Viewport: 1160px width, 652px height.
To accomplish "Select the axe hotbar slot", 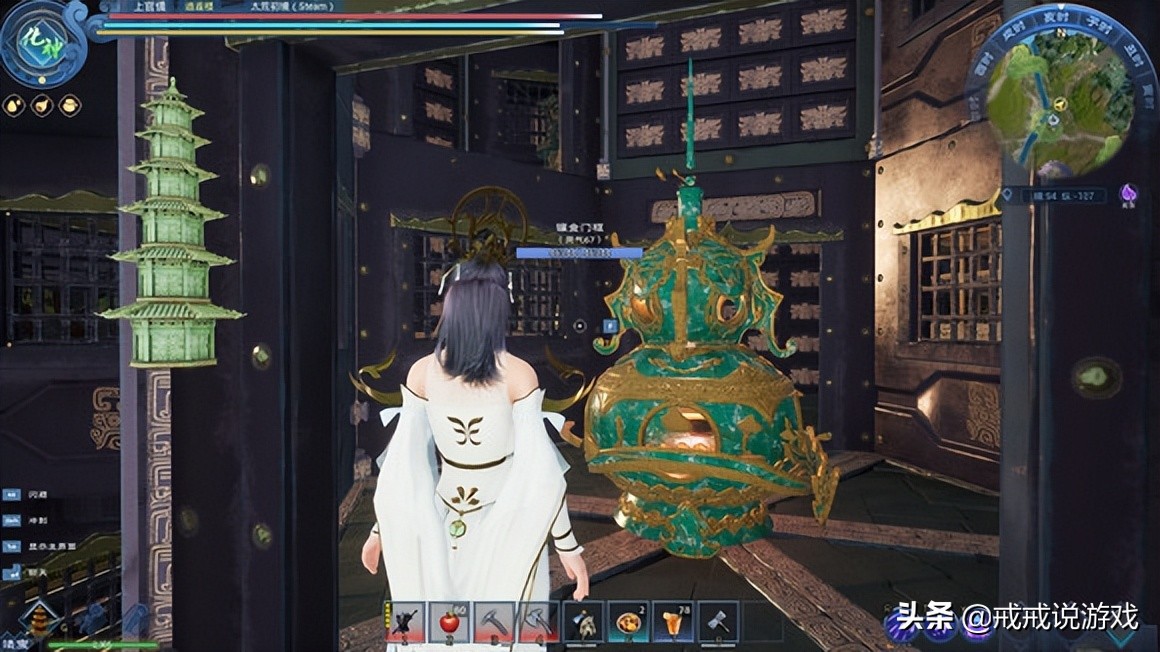I will click(x=536, y=622).
